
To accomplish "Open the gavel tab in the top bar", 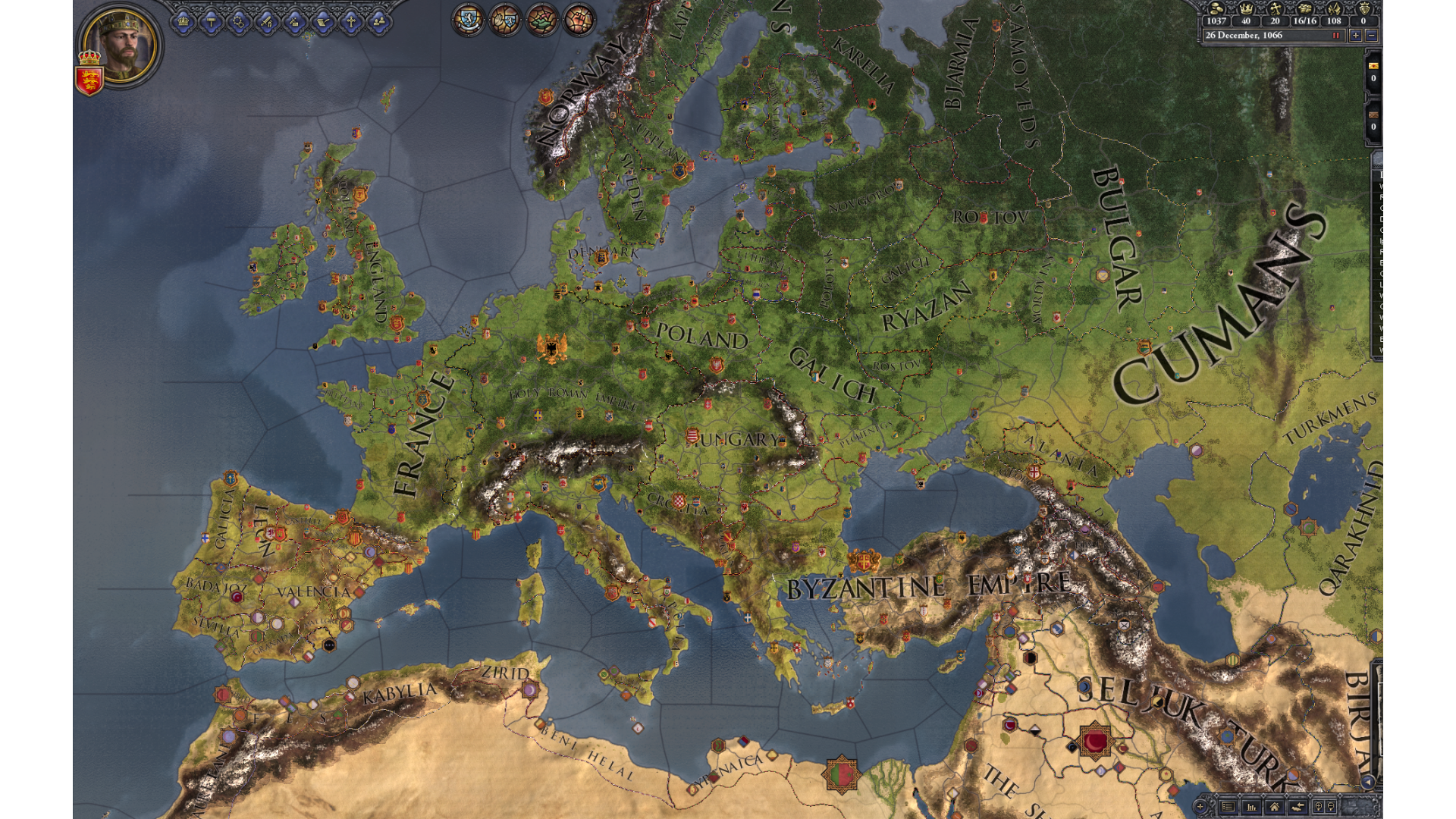I will pyautogui.click(x=212, y=22).
